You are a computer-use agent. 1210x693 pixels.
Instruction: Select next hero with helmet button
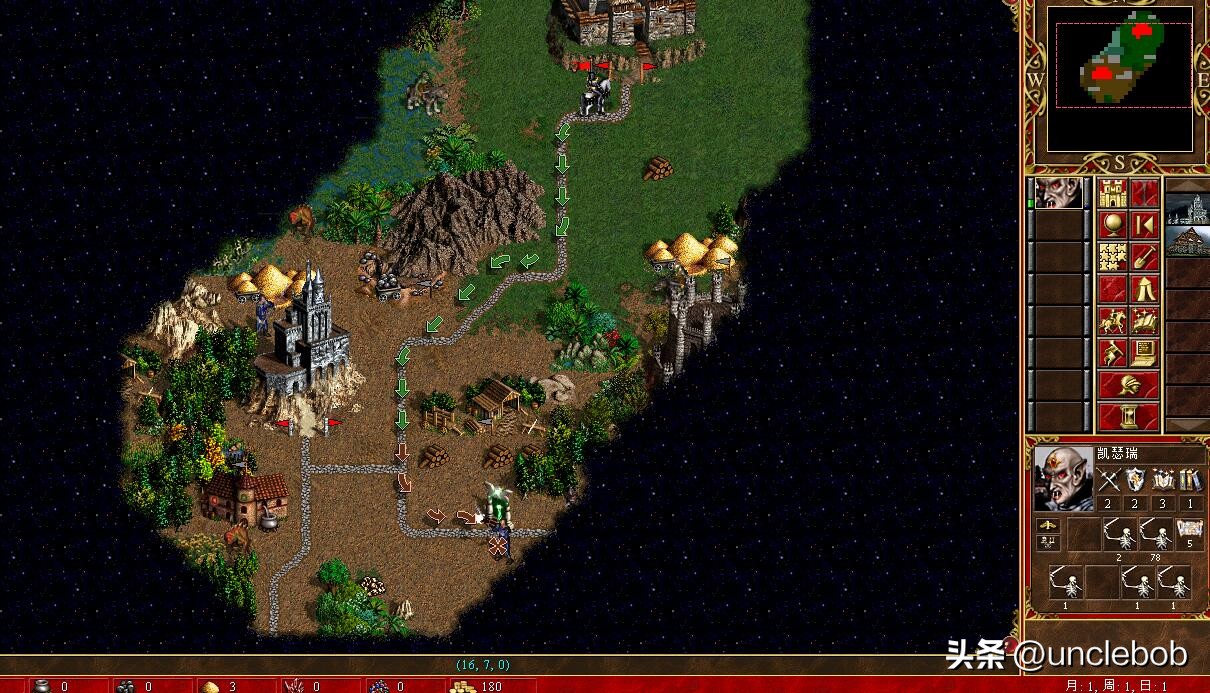[1129, 384]
